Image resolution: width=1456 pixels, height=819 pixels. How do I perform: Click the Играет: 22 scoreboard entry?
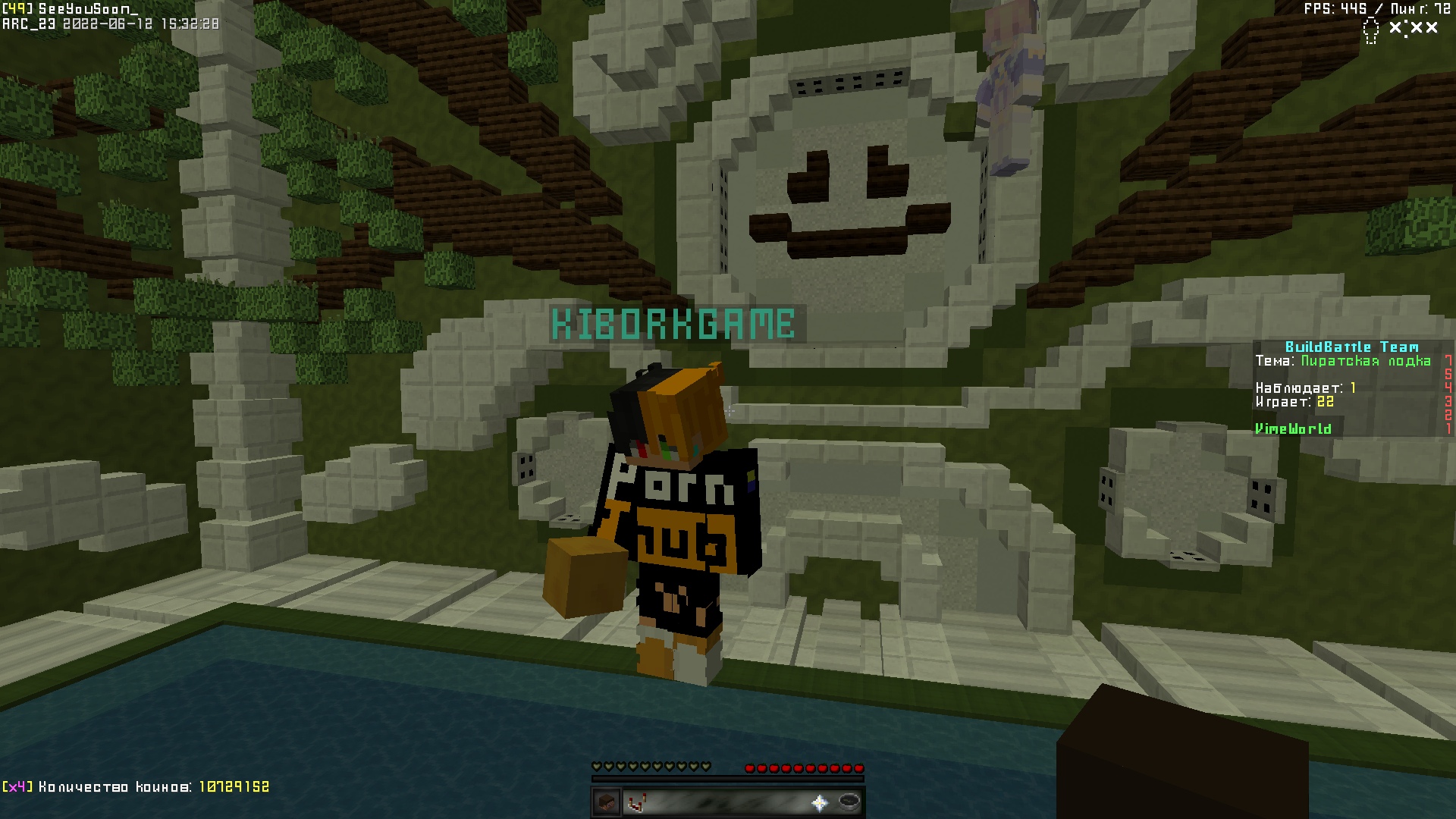tap(1294, 403)
